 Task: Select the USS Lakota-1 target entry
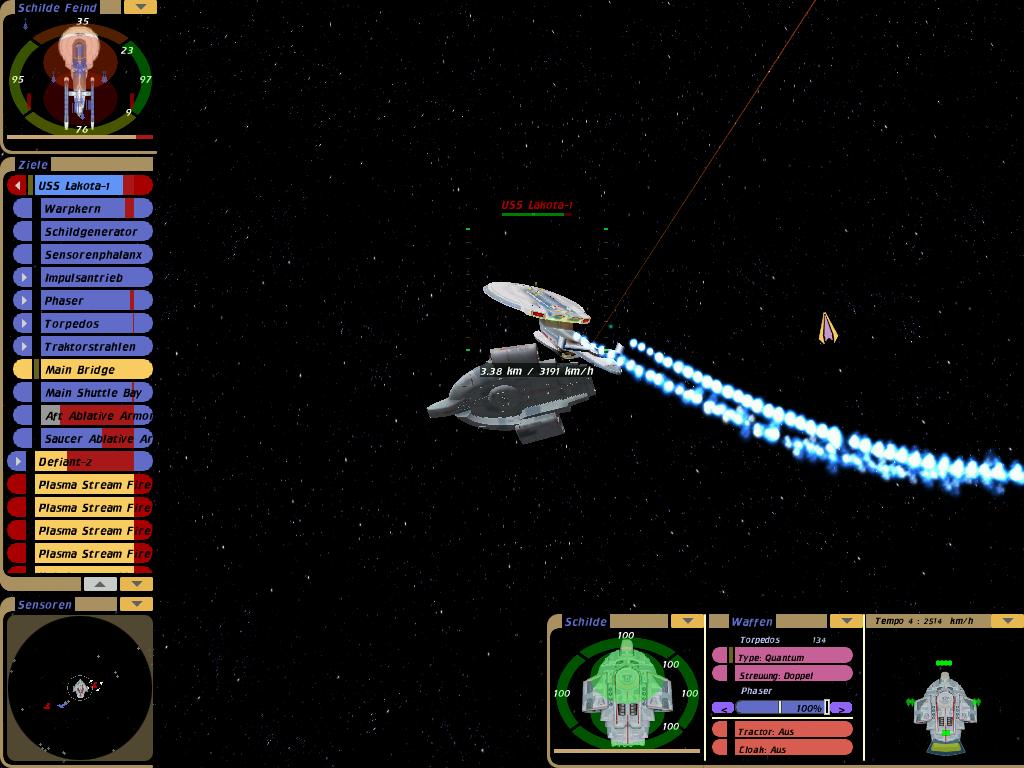tap(80, 185)
